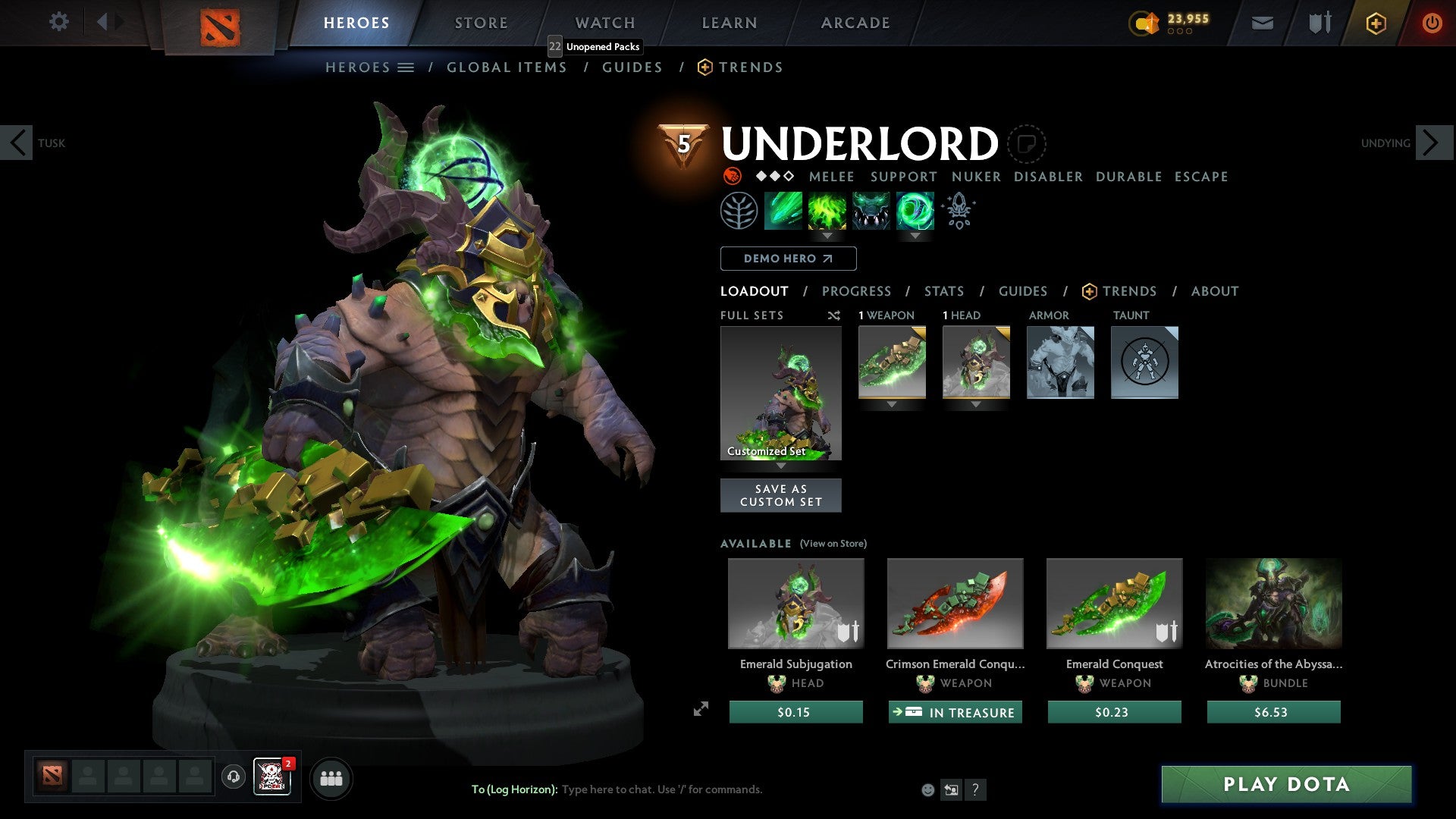1456x819 pixels.
Task: Click the voice chat headset icon
Action: point(233,778)
